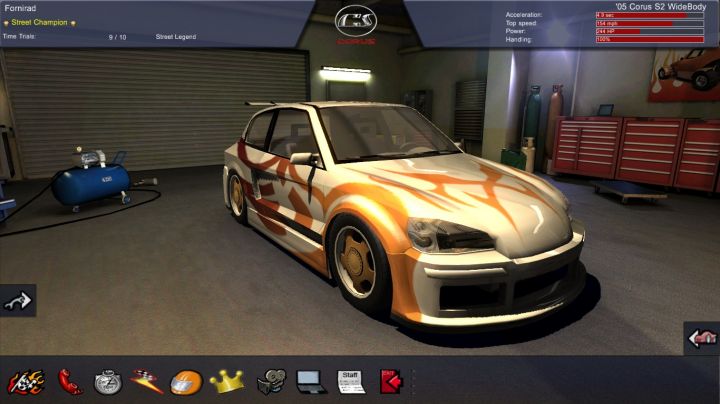Image resolution: width=720 pixels, height=404 pixels.
Task: Open the laptop computer icon
Action: click(309, 381)
